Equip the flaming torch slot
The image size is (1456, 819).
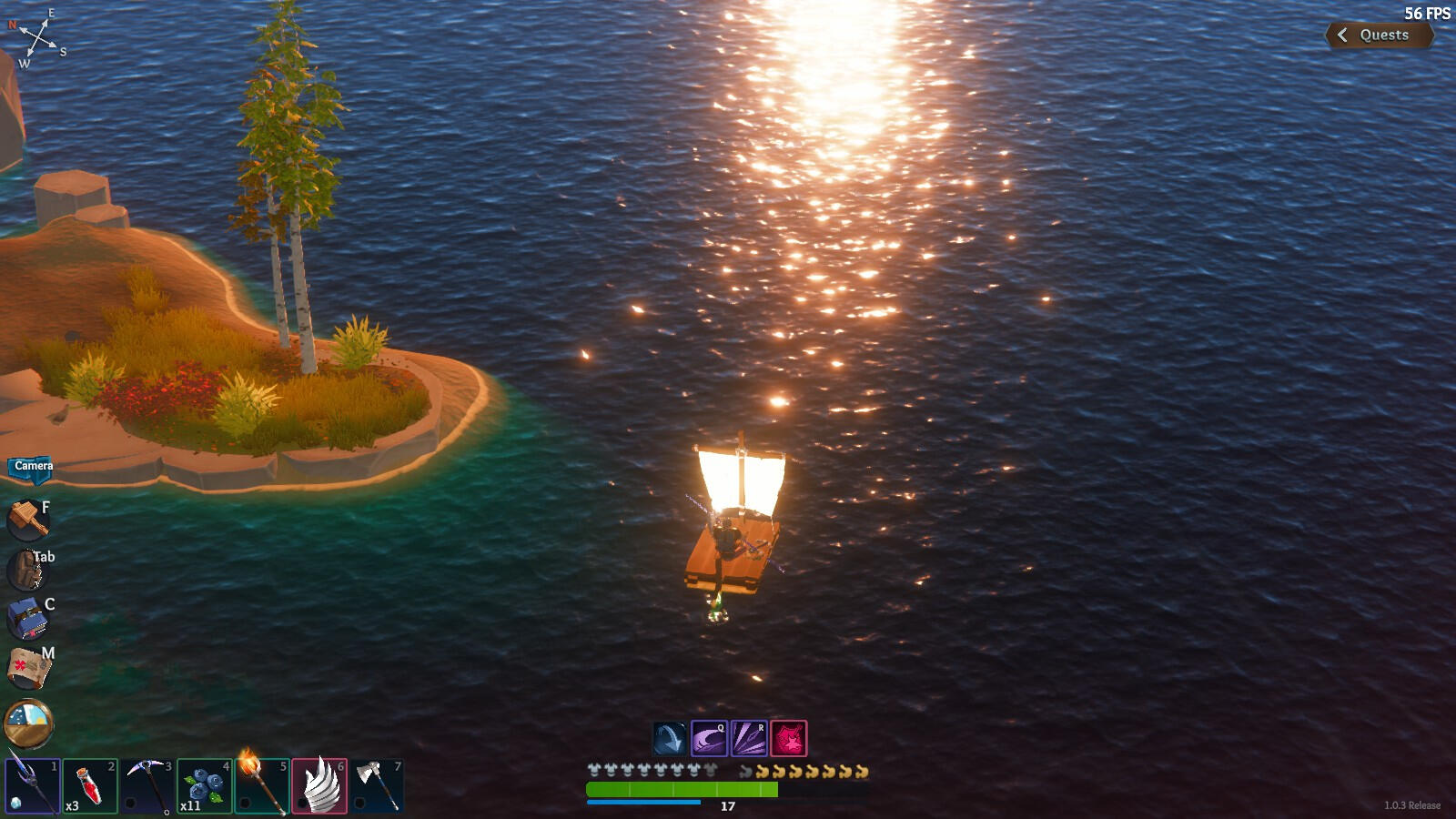261,785
